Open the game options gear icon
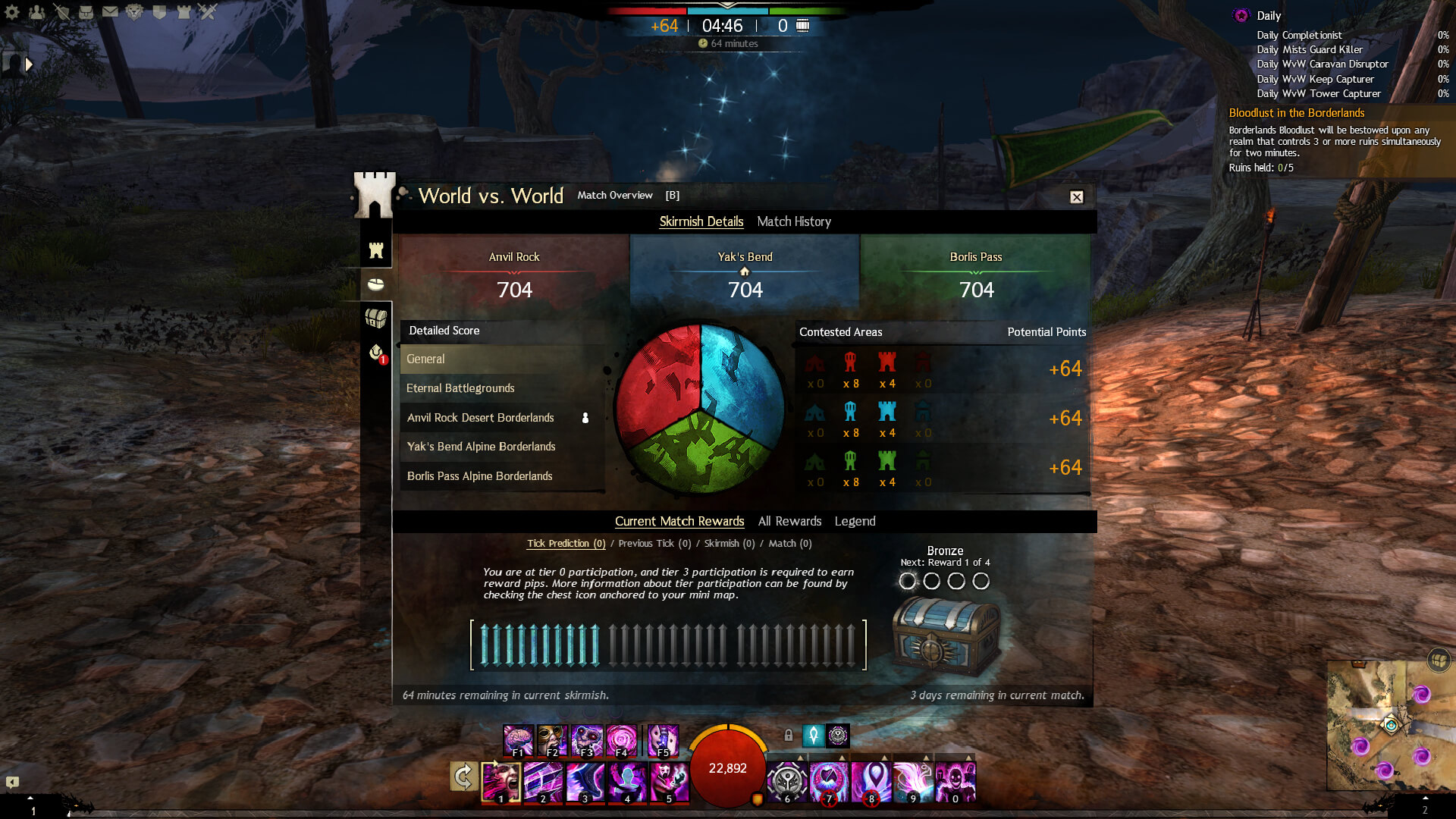Viewport: 1456px width, 819px height. 11,11
